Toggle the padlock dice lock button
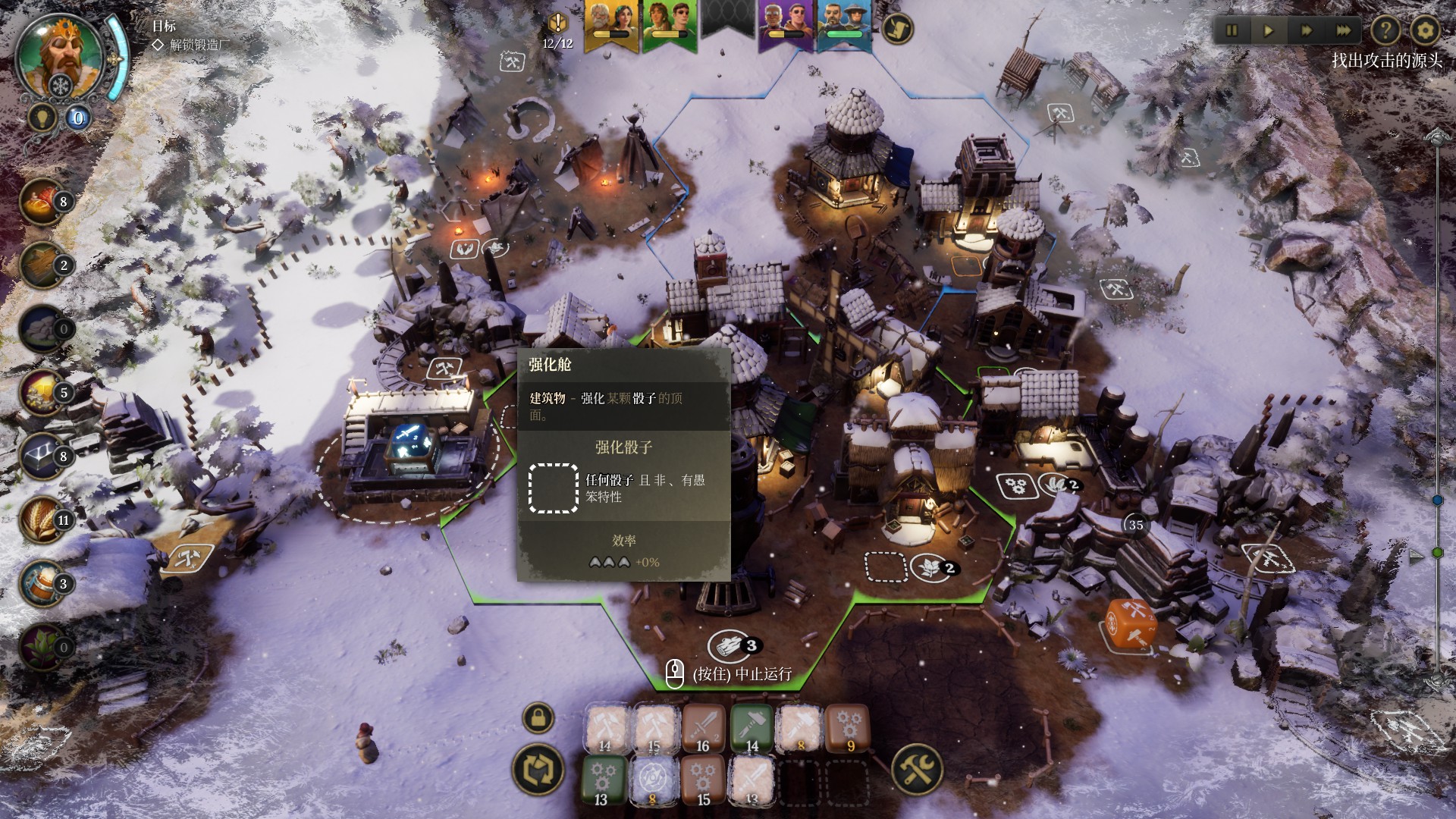Viewport: 1456px width, 819px height. coord(538,717)
